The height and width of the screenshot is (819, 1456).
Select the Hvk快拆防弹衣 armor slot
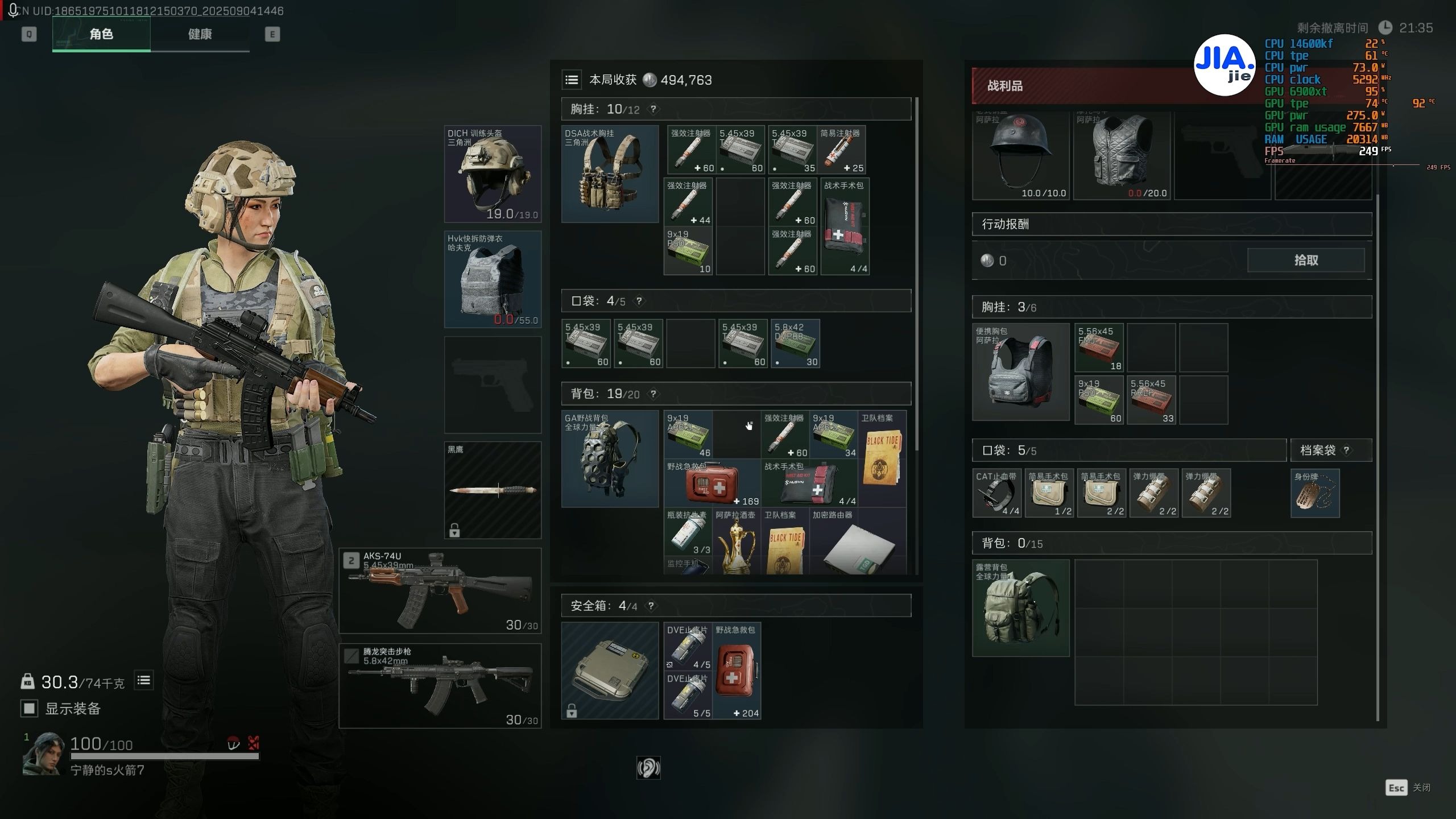pyautogui.click(x=493, y=279)
